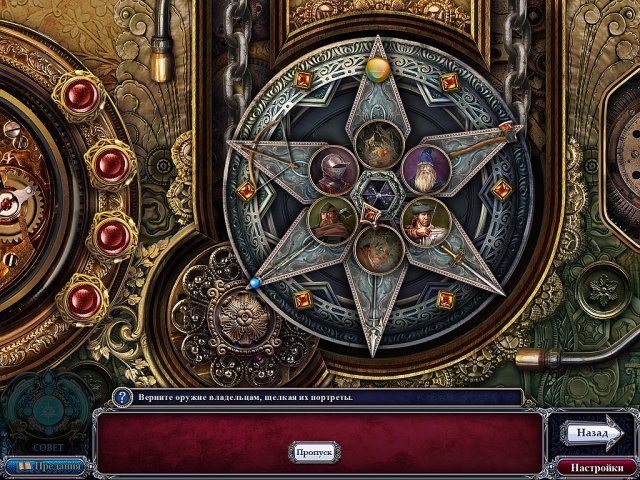
Task: Skip the puzzle with the Пропуск button
Action: [314, 451]
